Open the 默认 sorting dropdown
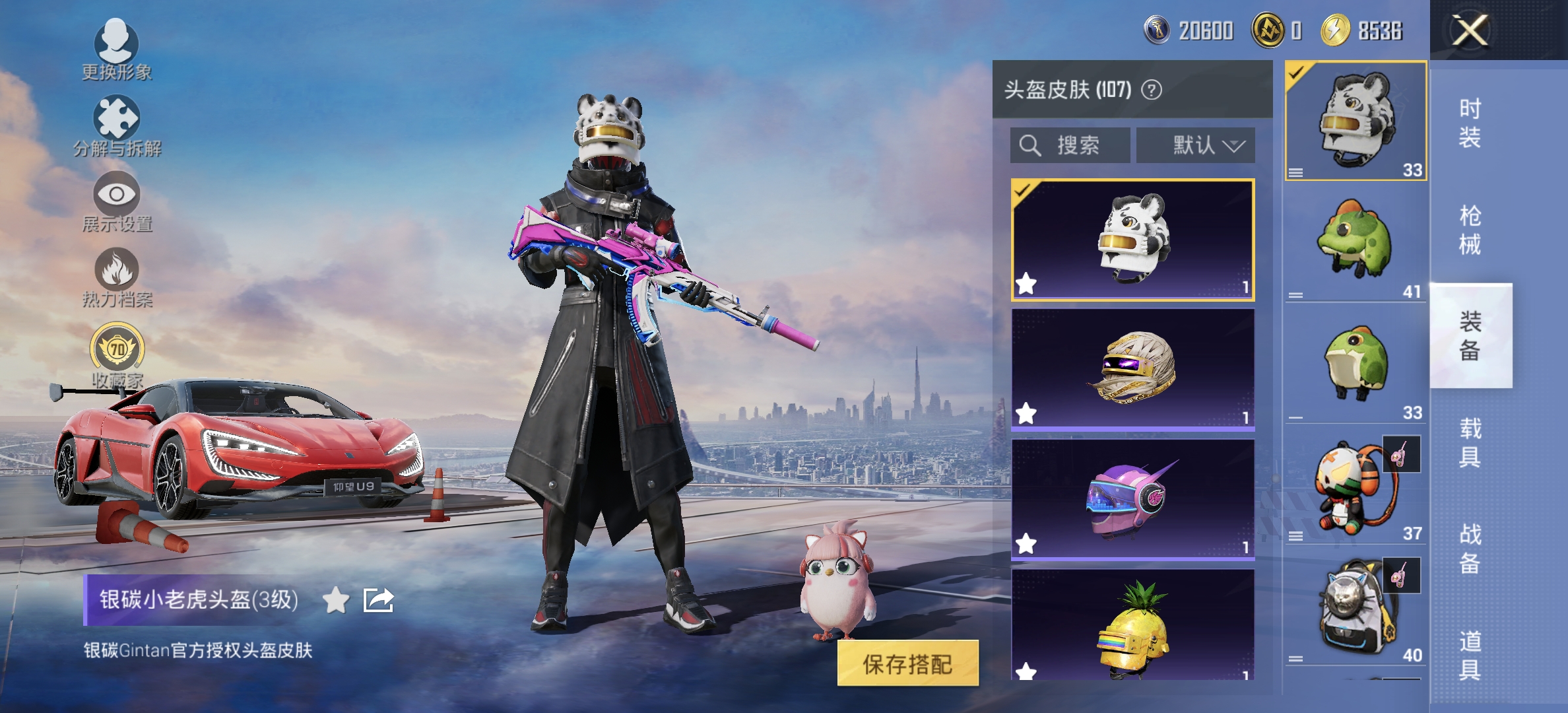 [1196, 145]
